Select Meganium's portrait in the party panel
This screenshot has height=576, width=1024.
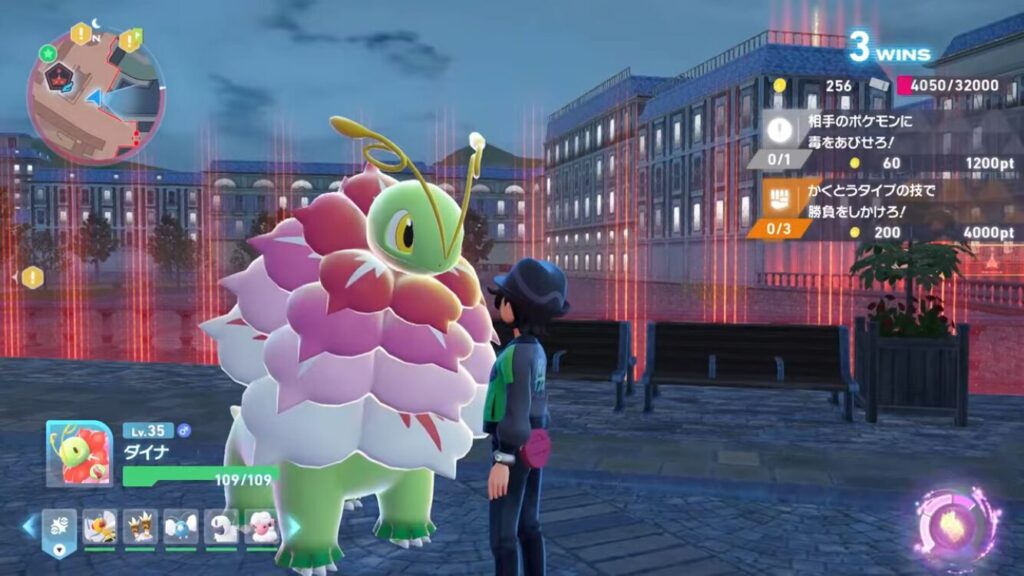[79, 453]
